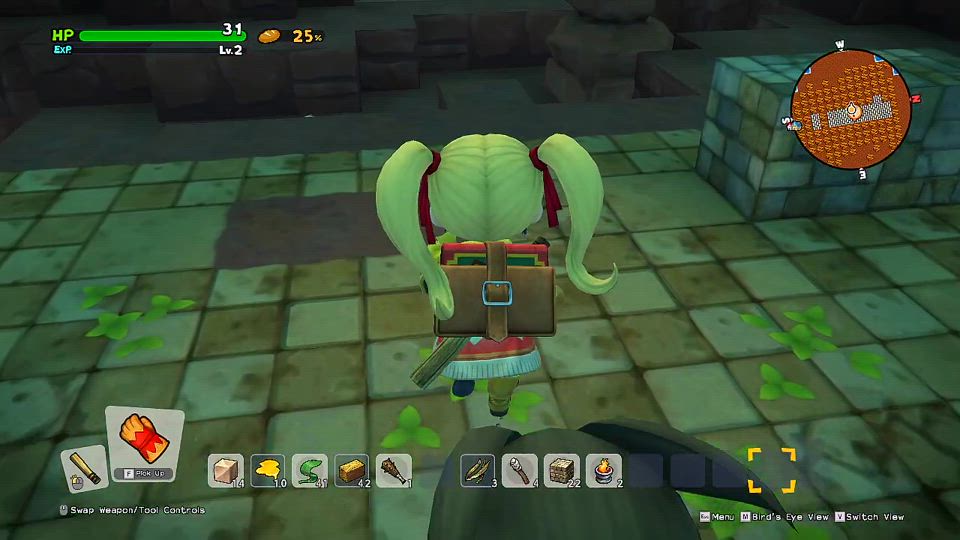Choose the yellow petals hotbar item
Image resolution: width=960 pixels, height=540 pixels.
click(x=268, y=470)
